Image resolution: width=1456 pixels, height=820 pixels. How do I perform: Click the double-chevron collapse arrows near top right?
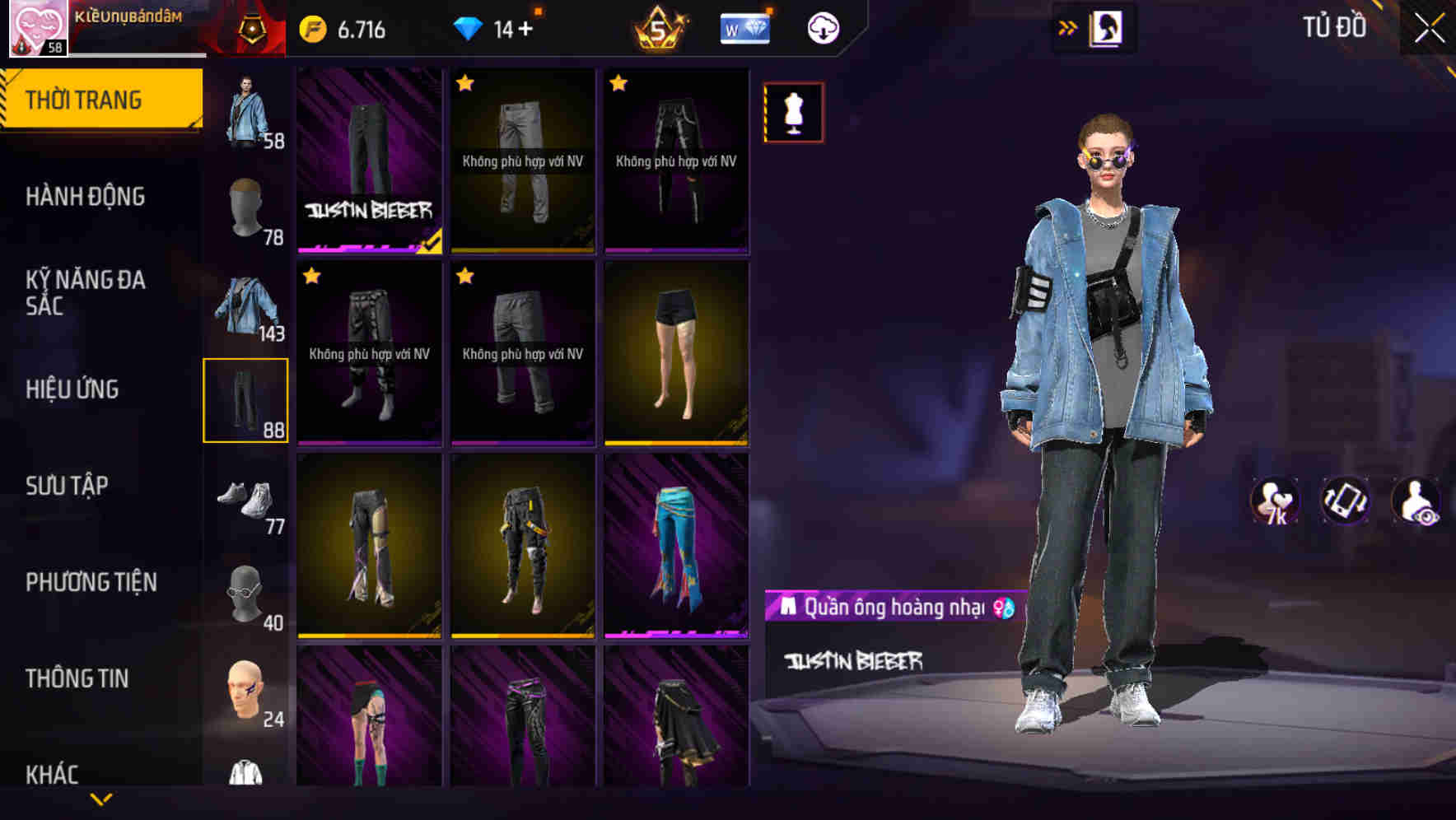click(1067, 26)
